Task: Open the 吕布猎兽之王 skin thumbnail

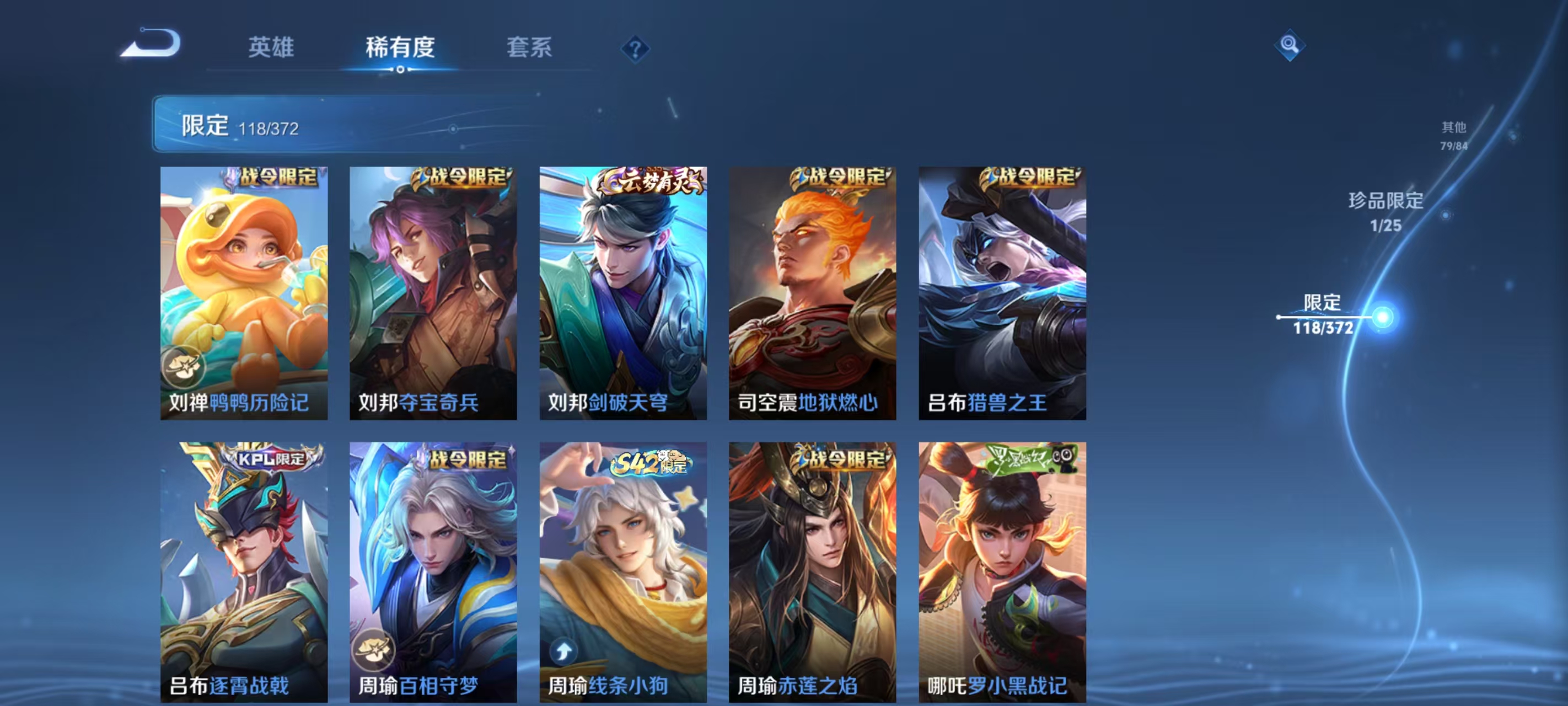Action: (1001, 292)
